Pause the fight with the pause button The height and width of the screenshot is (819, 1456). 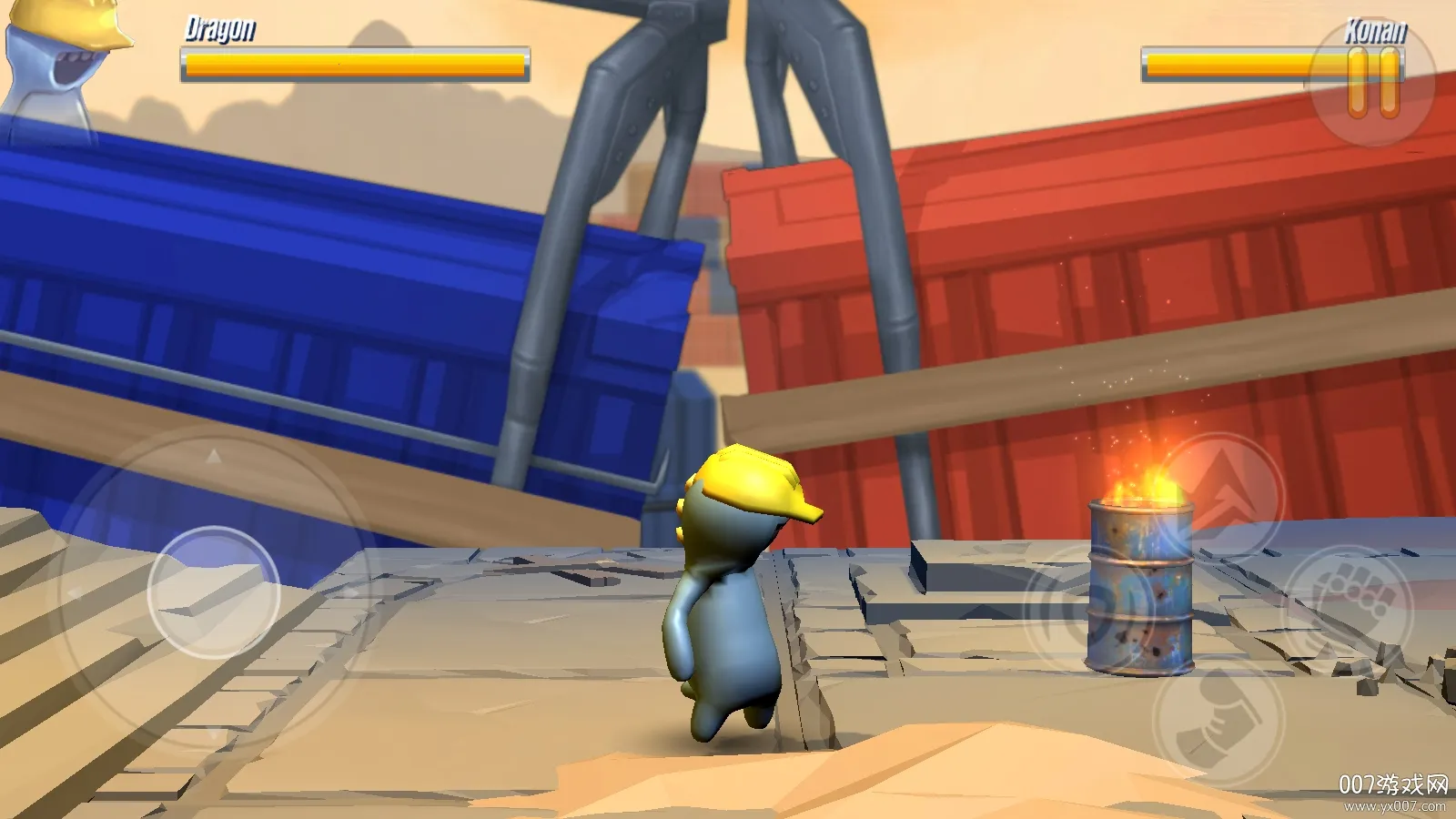pos(1373,83)
